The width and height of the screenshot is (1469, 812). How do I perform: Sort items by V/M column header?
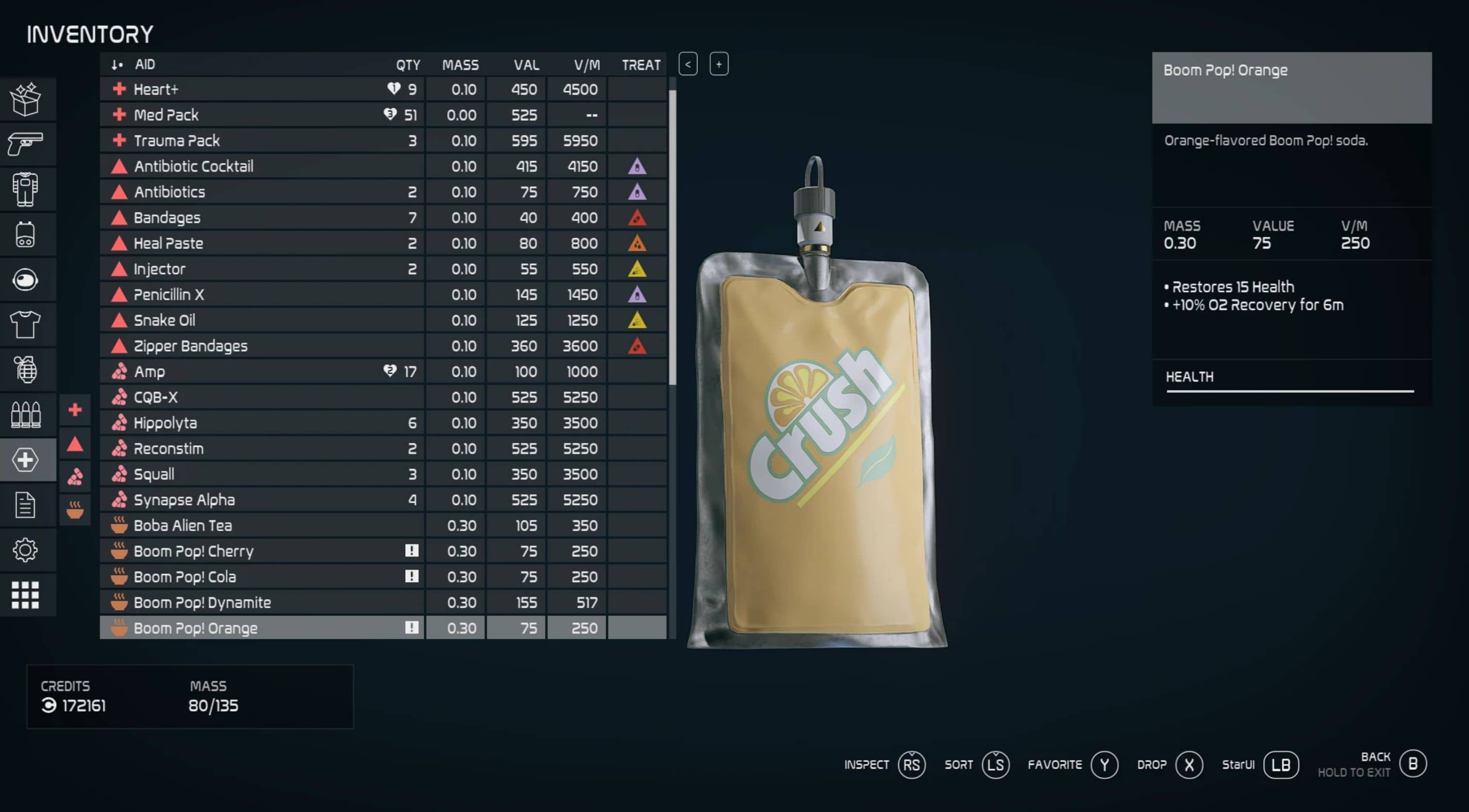point(586,65)
